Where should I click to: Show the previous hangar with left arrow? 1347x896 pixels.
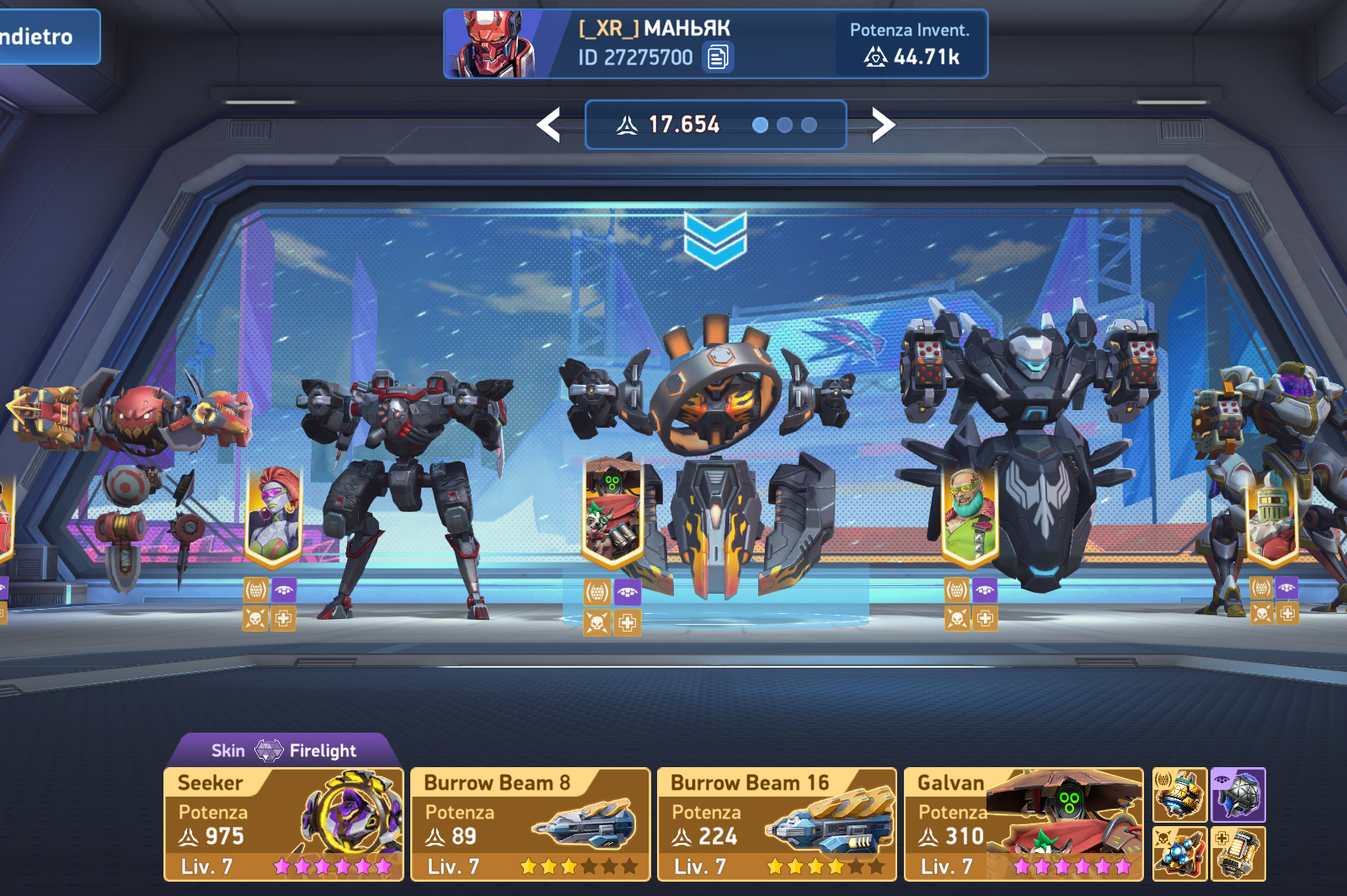point(549,125)
